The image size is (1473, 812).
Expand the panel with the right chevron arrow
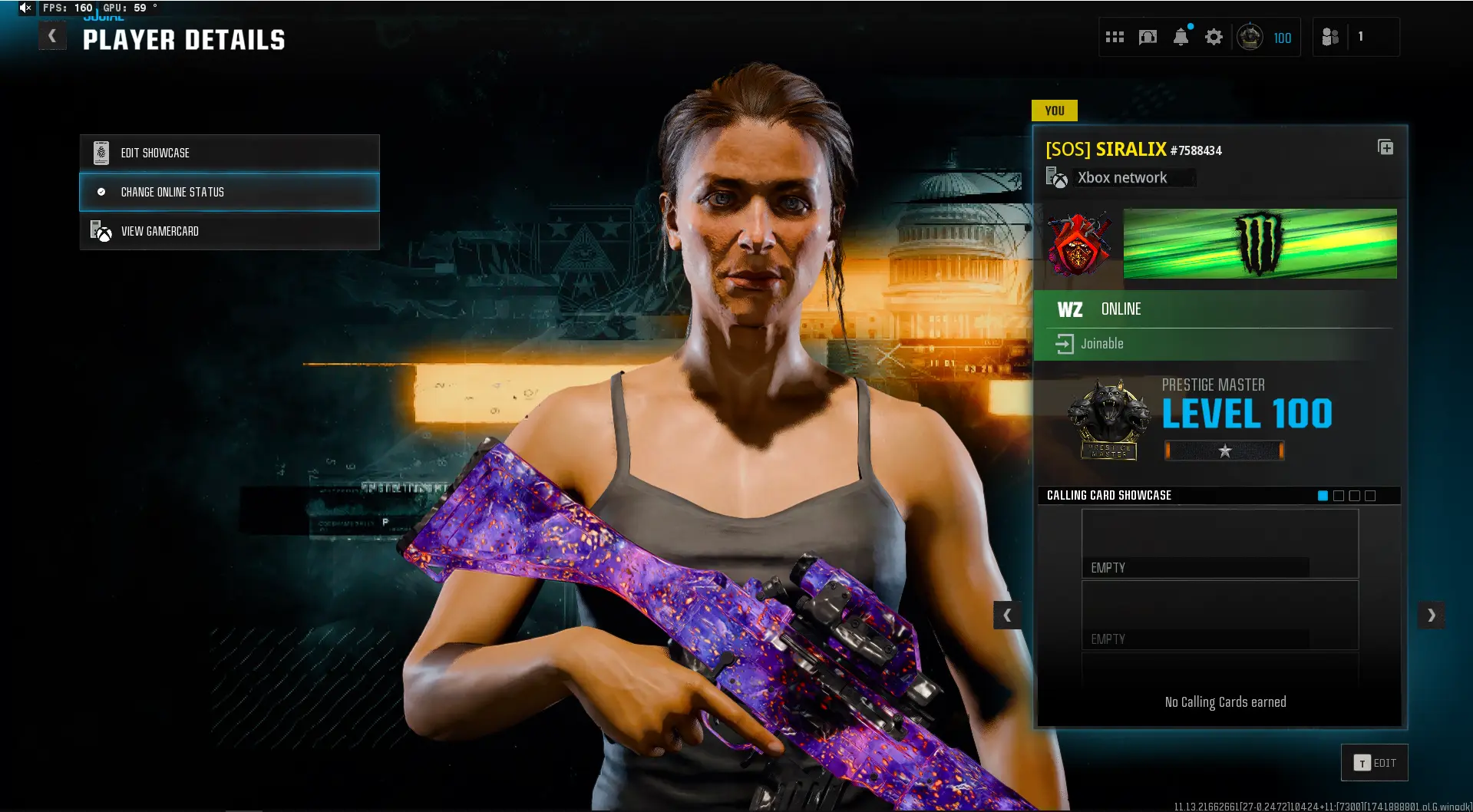1431,615
